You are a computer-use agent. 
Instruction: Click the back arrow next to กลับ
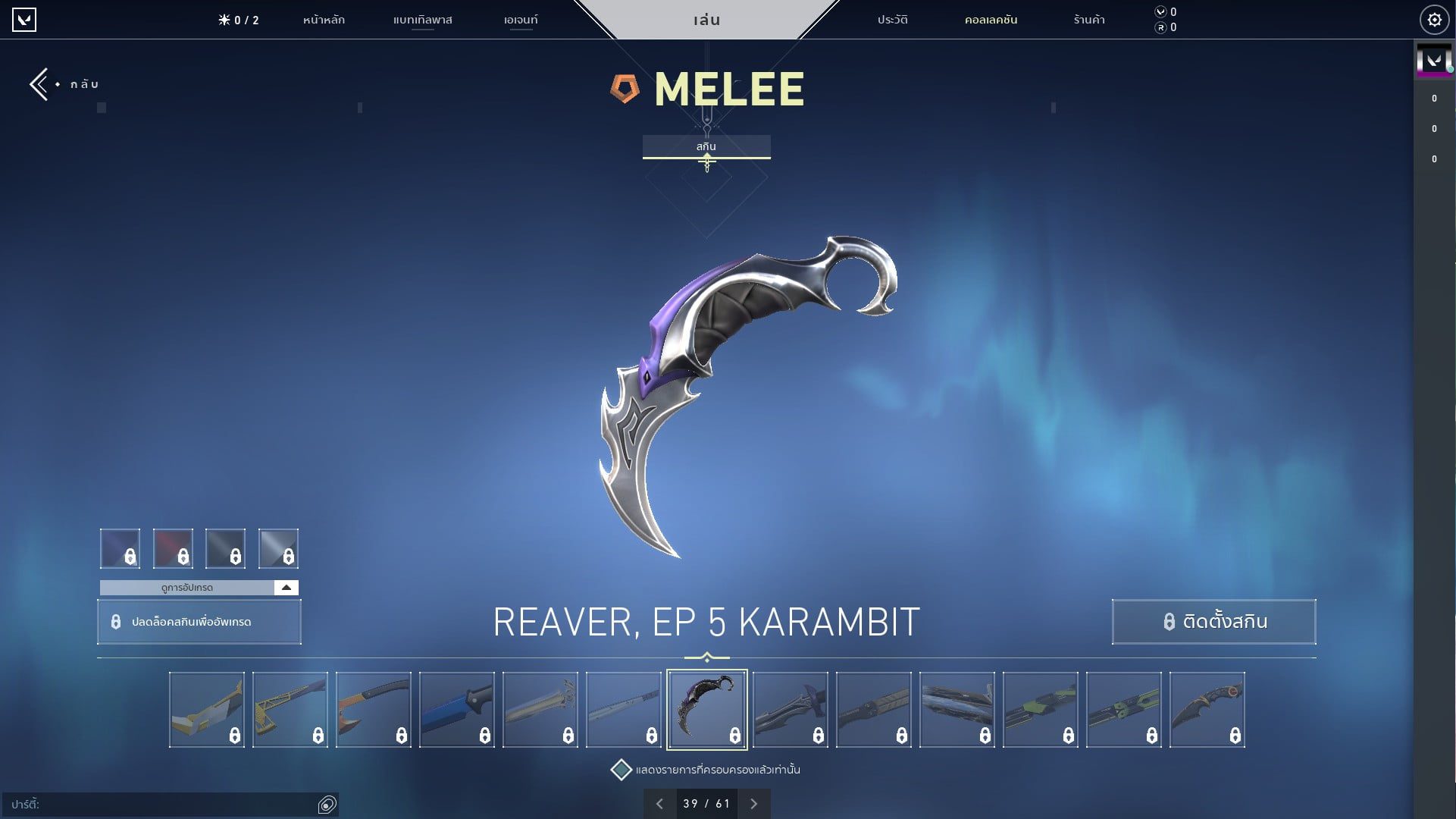pos(38,83)
